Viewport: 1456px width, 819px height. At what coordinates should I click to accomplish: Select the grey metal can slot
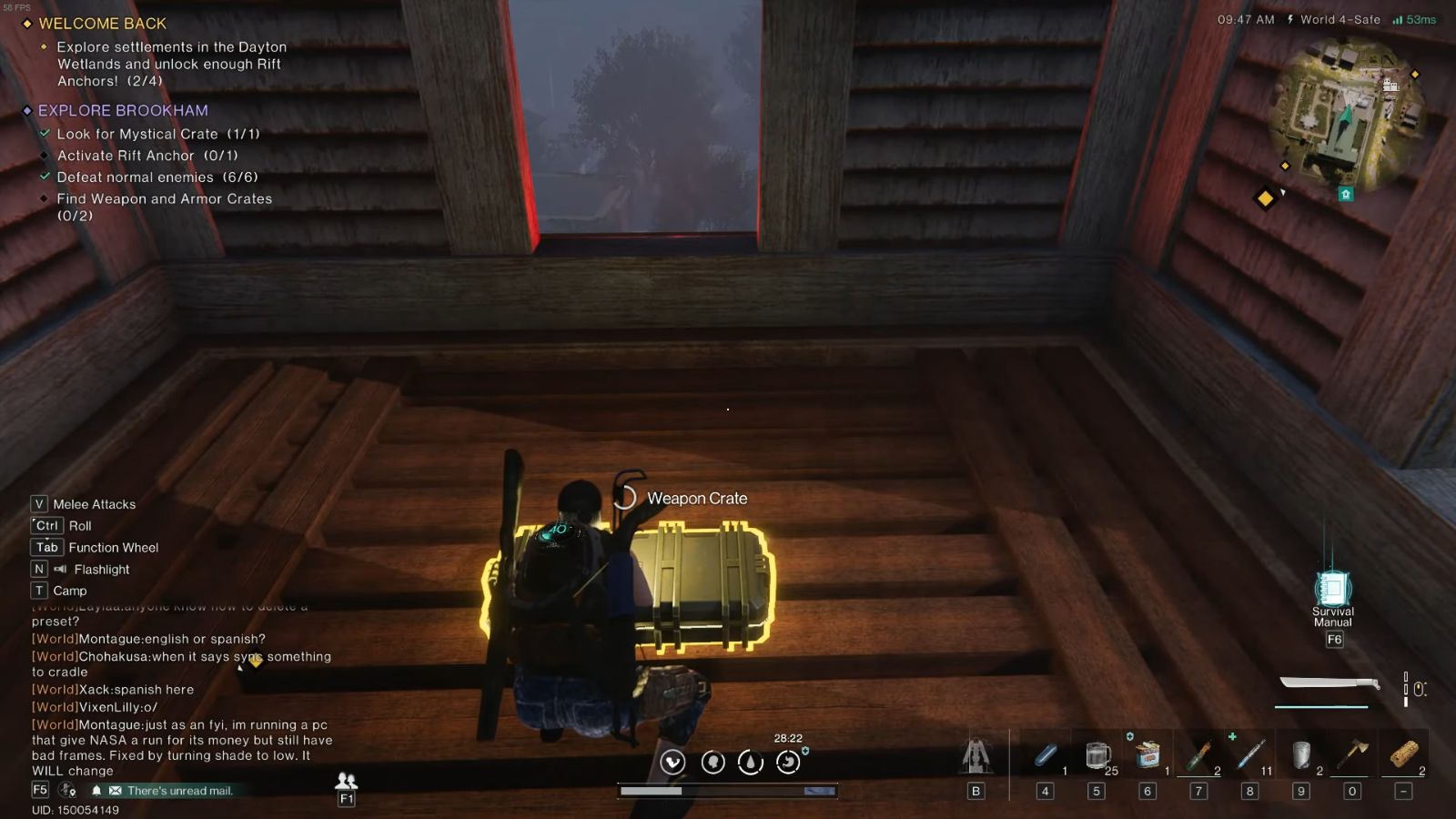(1301, 755)
